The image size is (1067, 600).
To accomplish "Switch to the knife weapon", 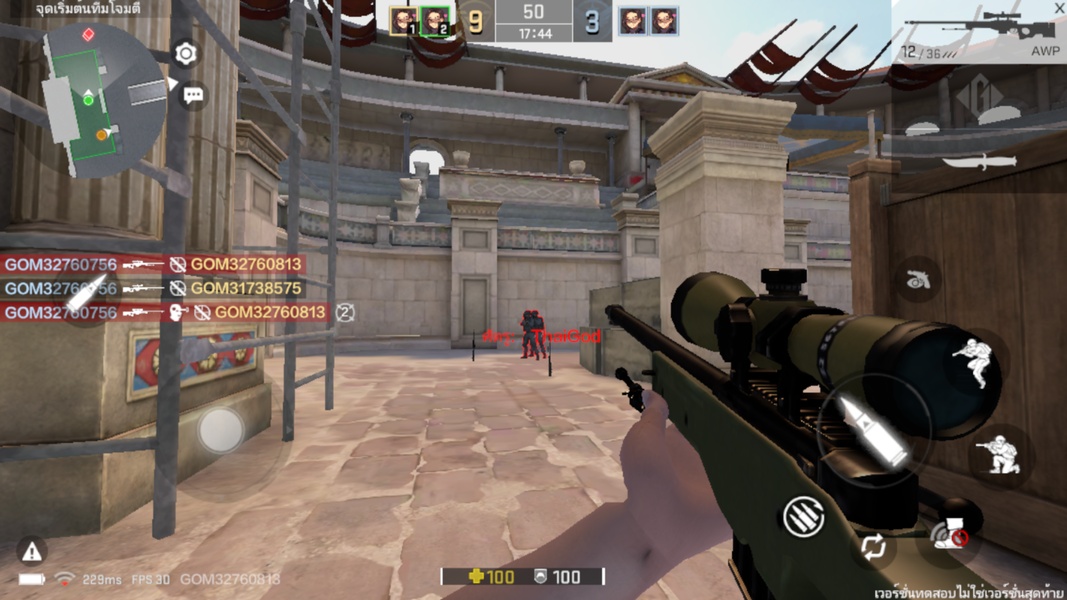I will point(979,161).
